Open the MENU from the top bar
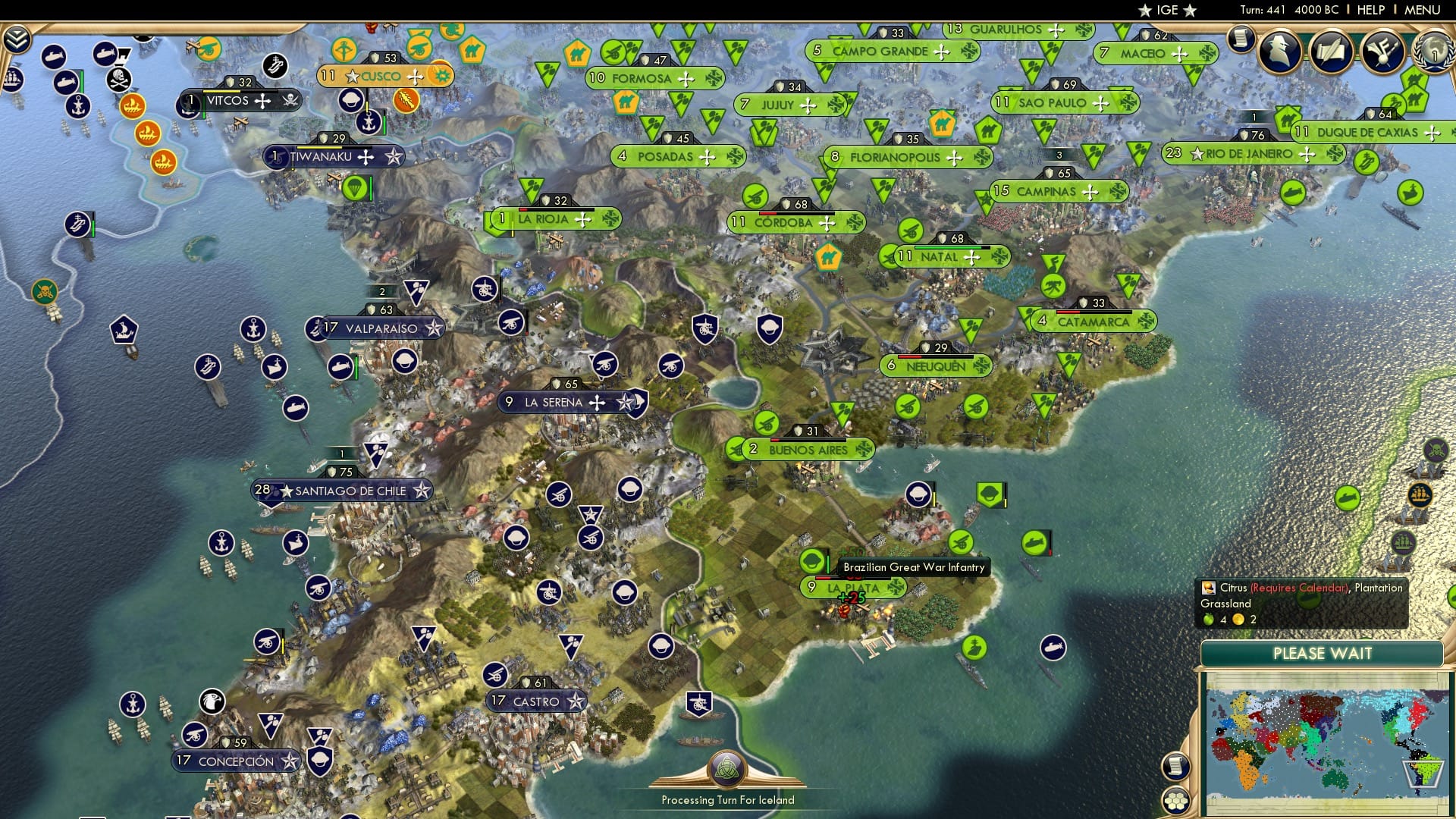The image size is (1456, 819). 1425,10
